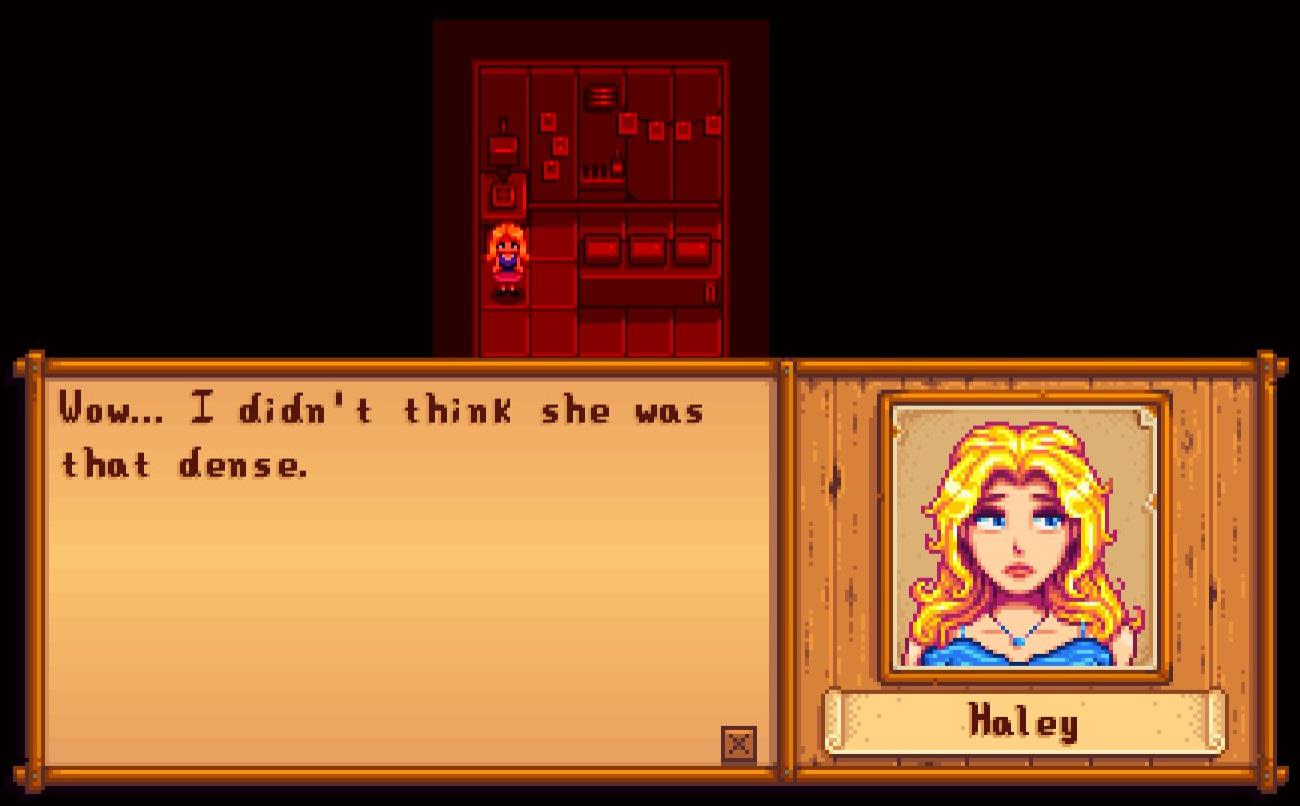Click the kitchen counter drawers

[x=648, y=248]
